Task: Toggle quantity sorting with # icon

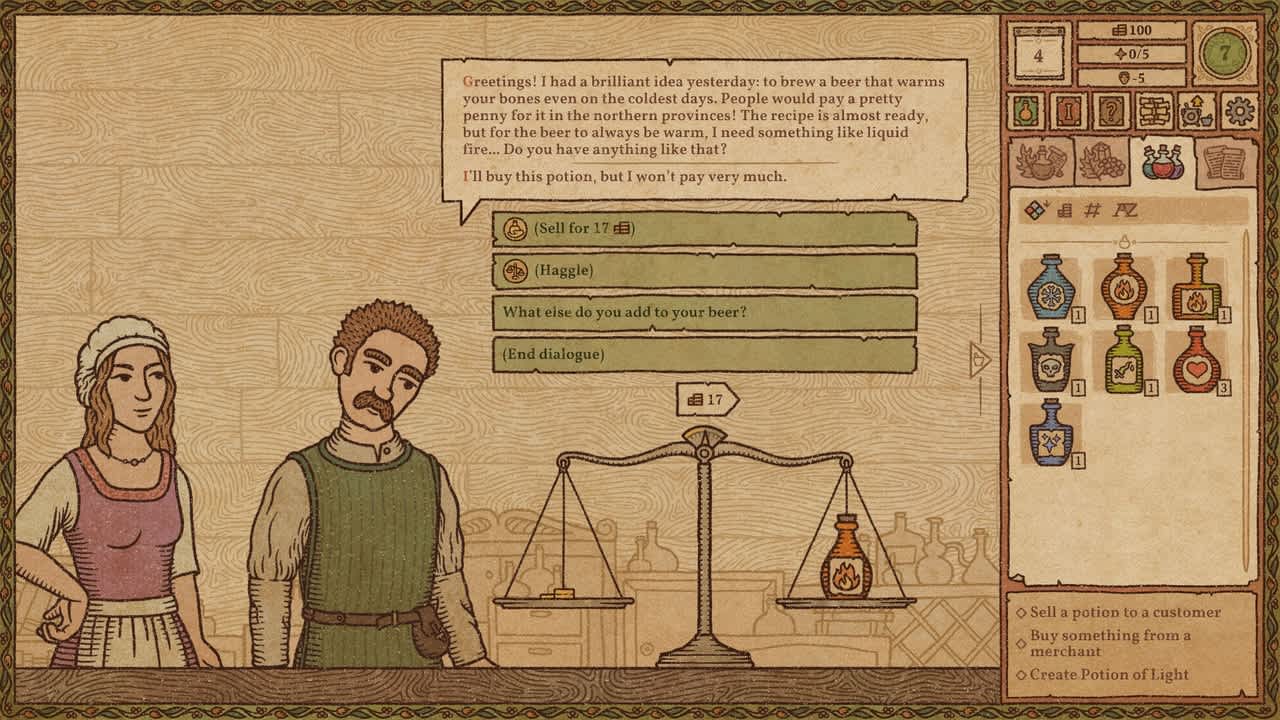Action: (1091, 208)
